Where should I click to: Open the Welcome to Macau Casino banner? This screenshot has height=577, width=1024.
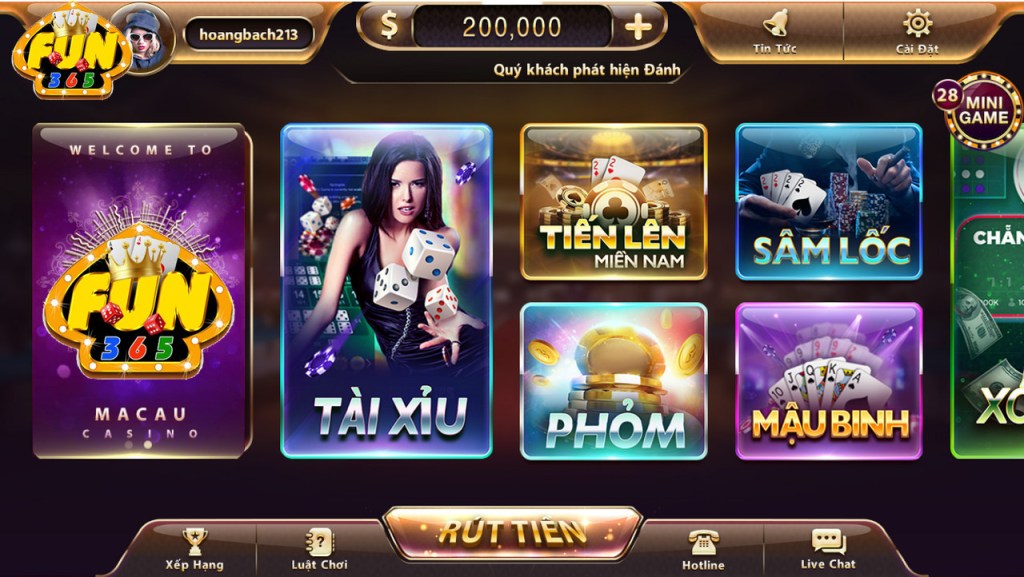tap(141, 290)
